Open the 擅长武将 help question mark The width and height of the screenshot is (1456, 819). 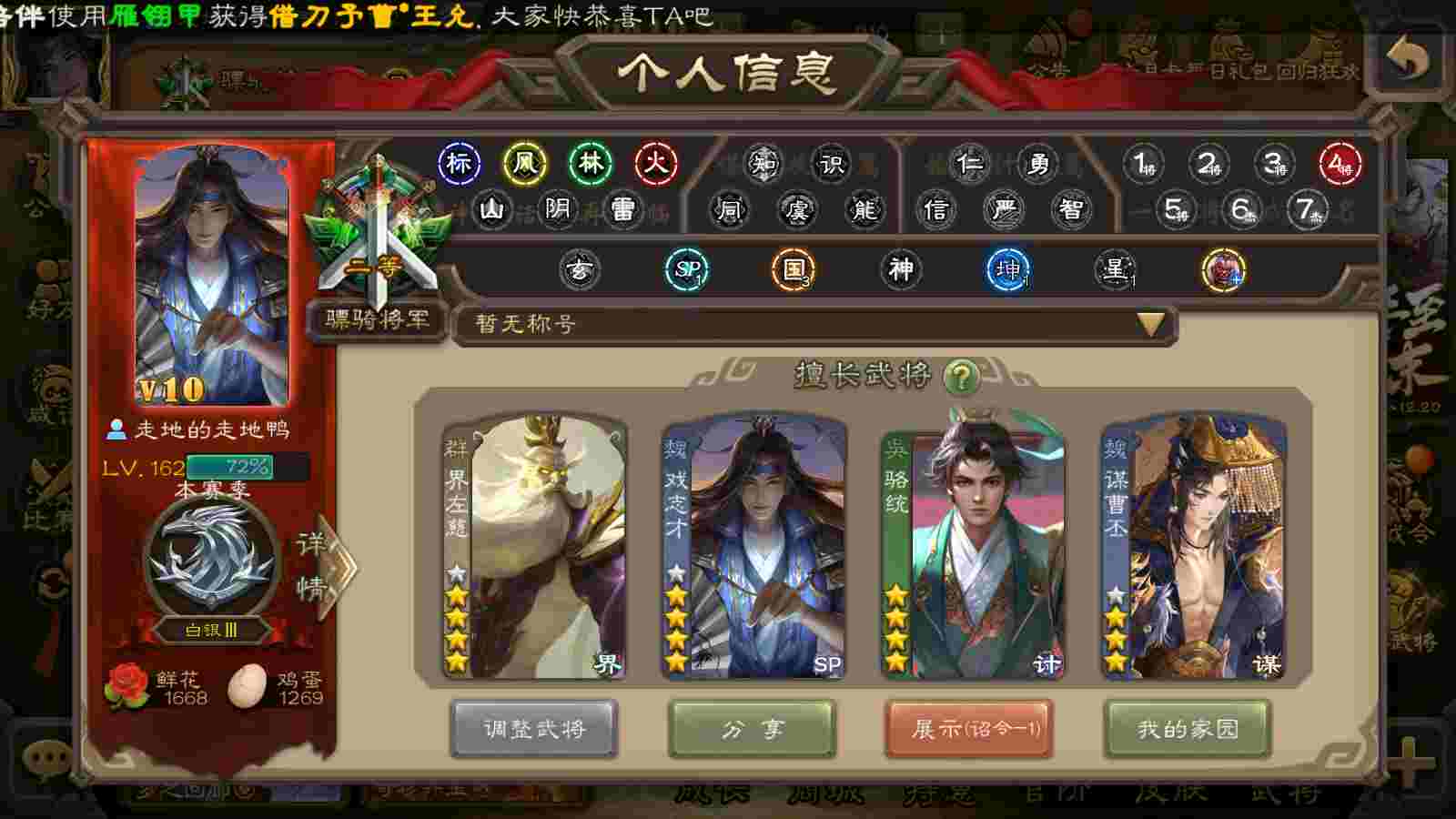tap(960, 375)
